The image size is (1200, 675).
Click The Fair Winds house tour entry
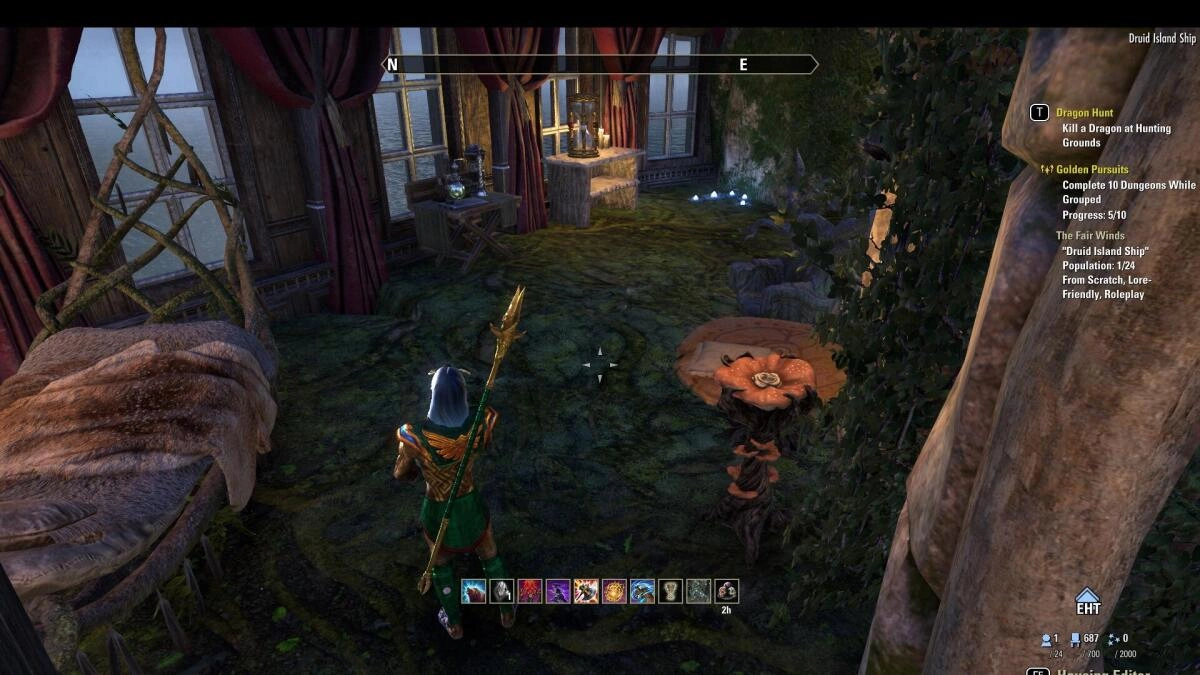1090,236
